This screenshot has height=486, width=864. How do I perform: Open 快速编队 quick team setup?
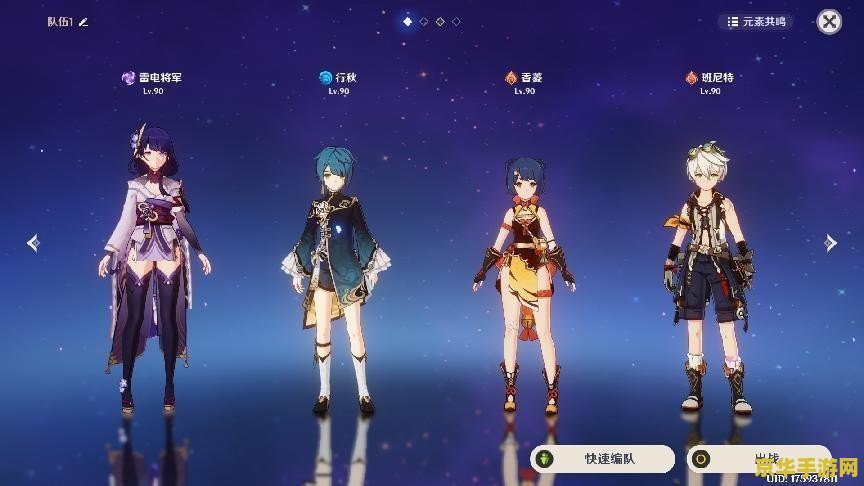pyautogui.click(x=602, y=459)
